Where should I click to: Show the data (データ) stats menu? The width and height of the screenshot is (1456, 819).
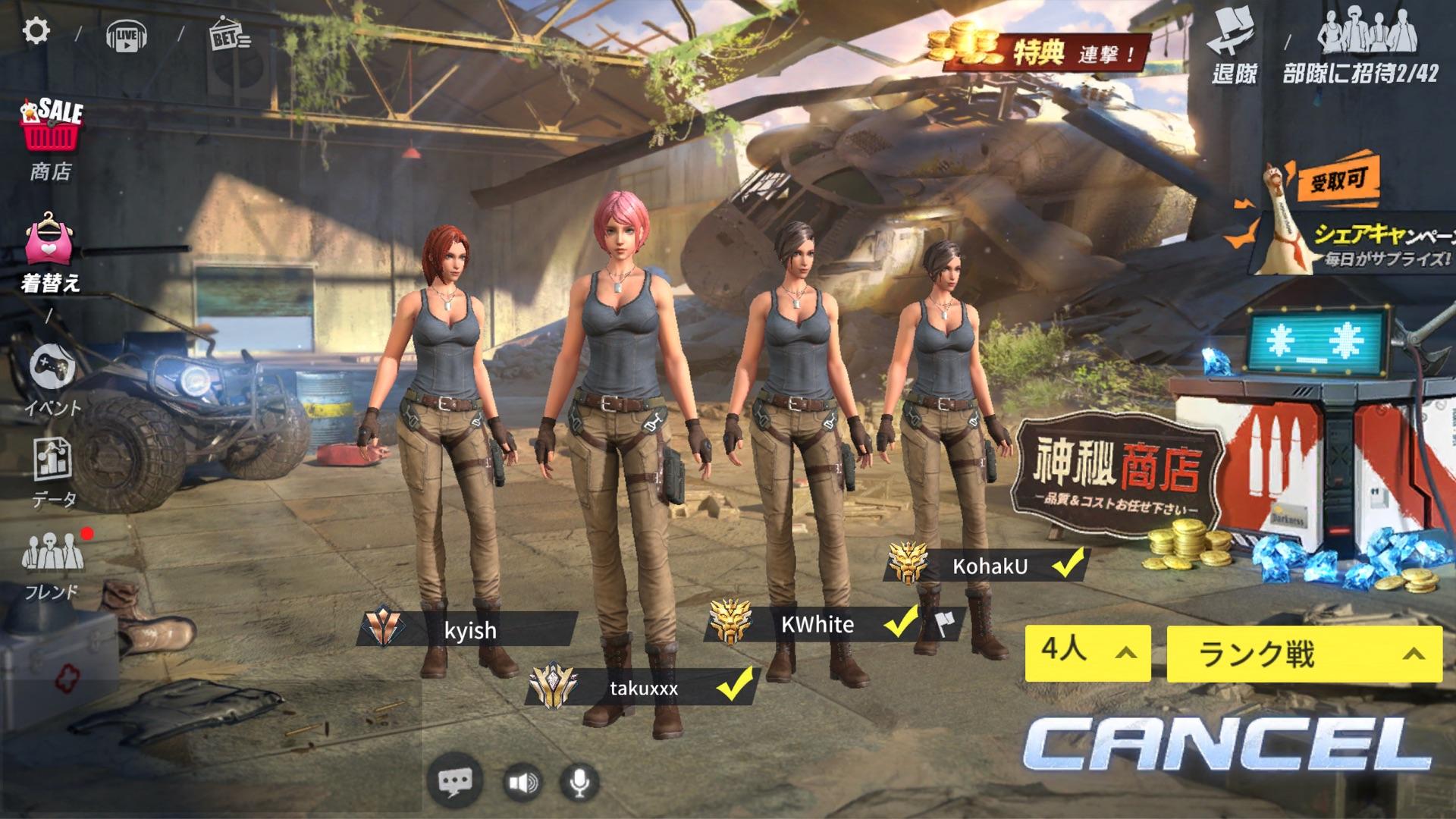click(x=53, y=472)
